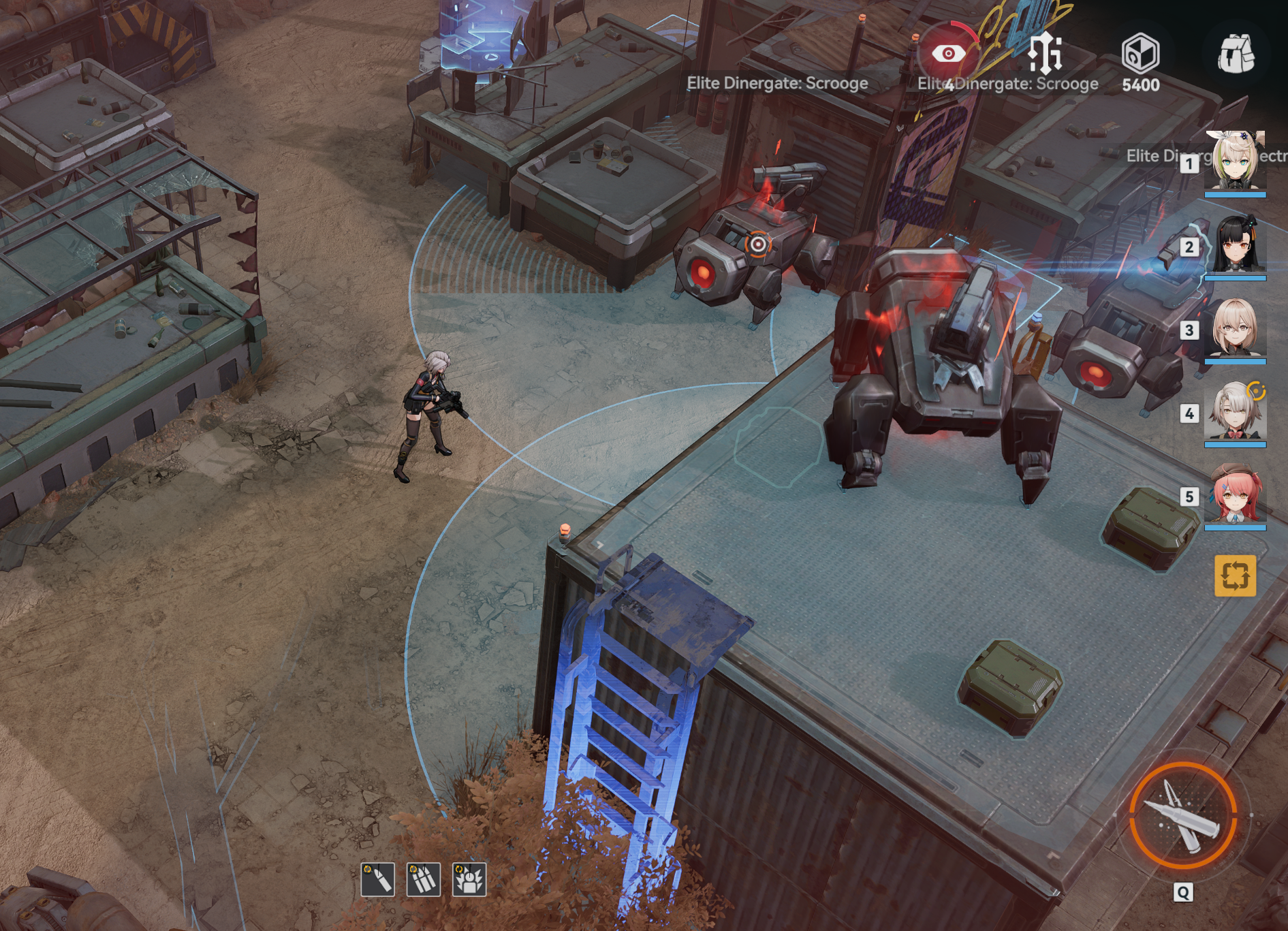
Task: Choose squad member 4 with silver hair
Action: tap(1235, 412)
